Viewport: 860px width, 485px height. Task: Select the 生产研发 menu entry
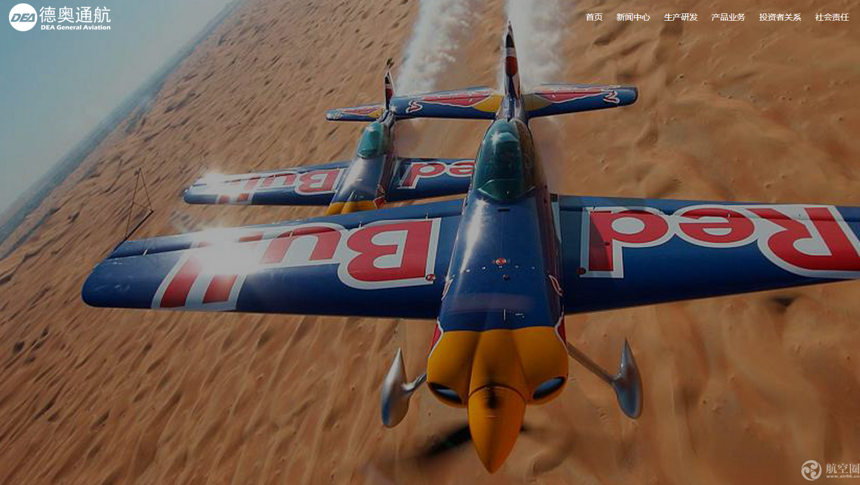[681, 17]
